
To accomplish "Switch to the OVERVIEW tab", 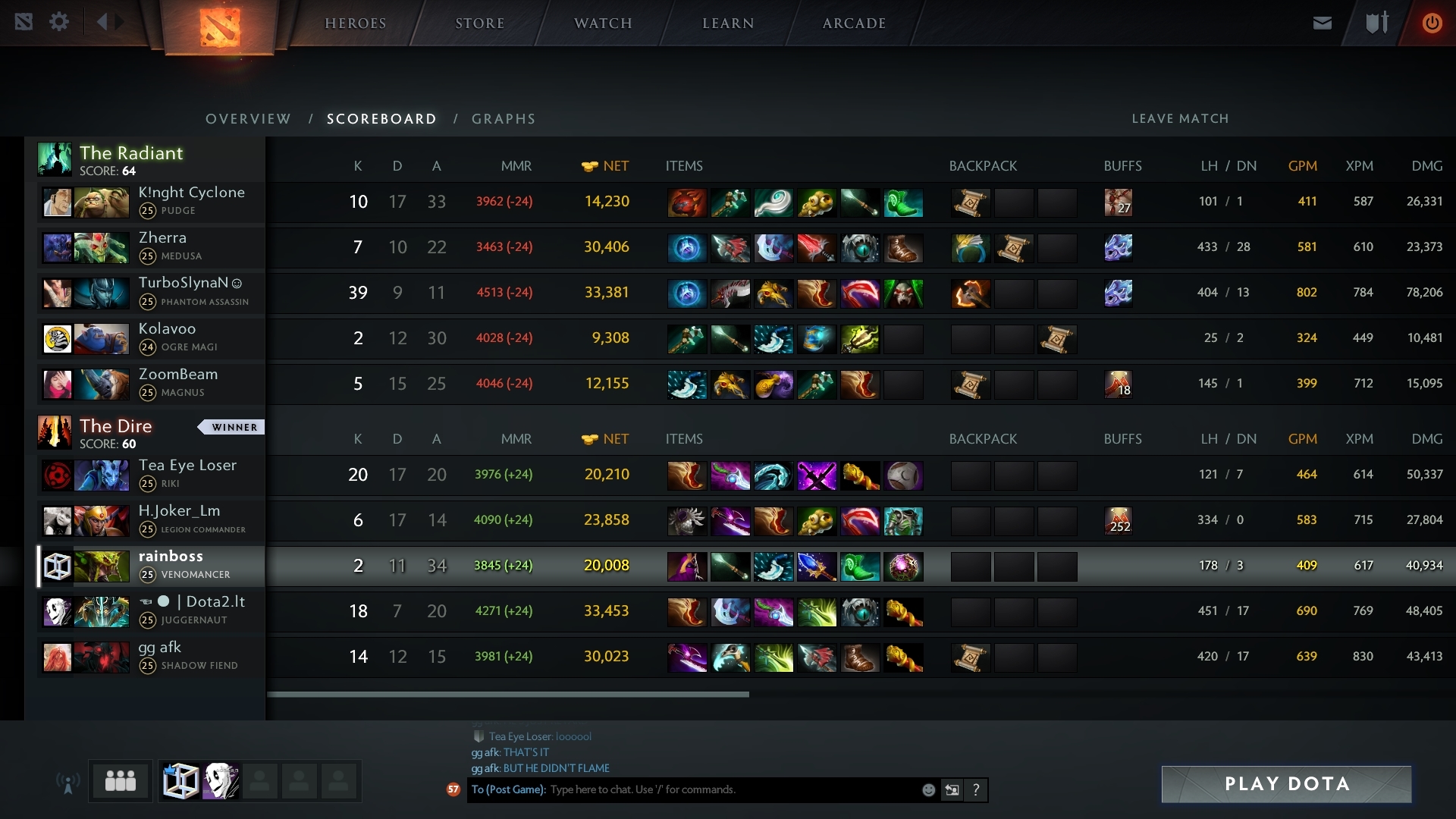I will [247, 119].
